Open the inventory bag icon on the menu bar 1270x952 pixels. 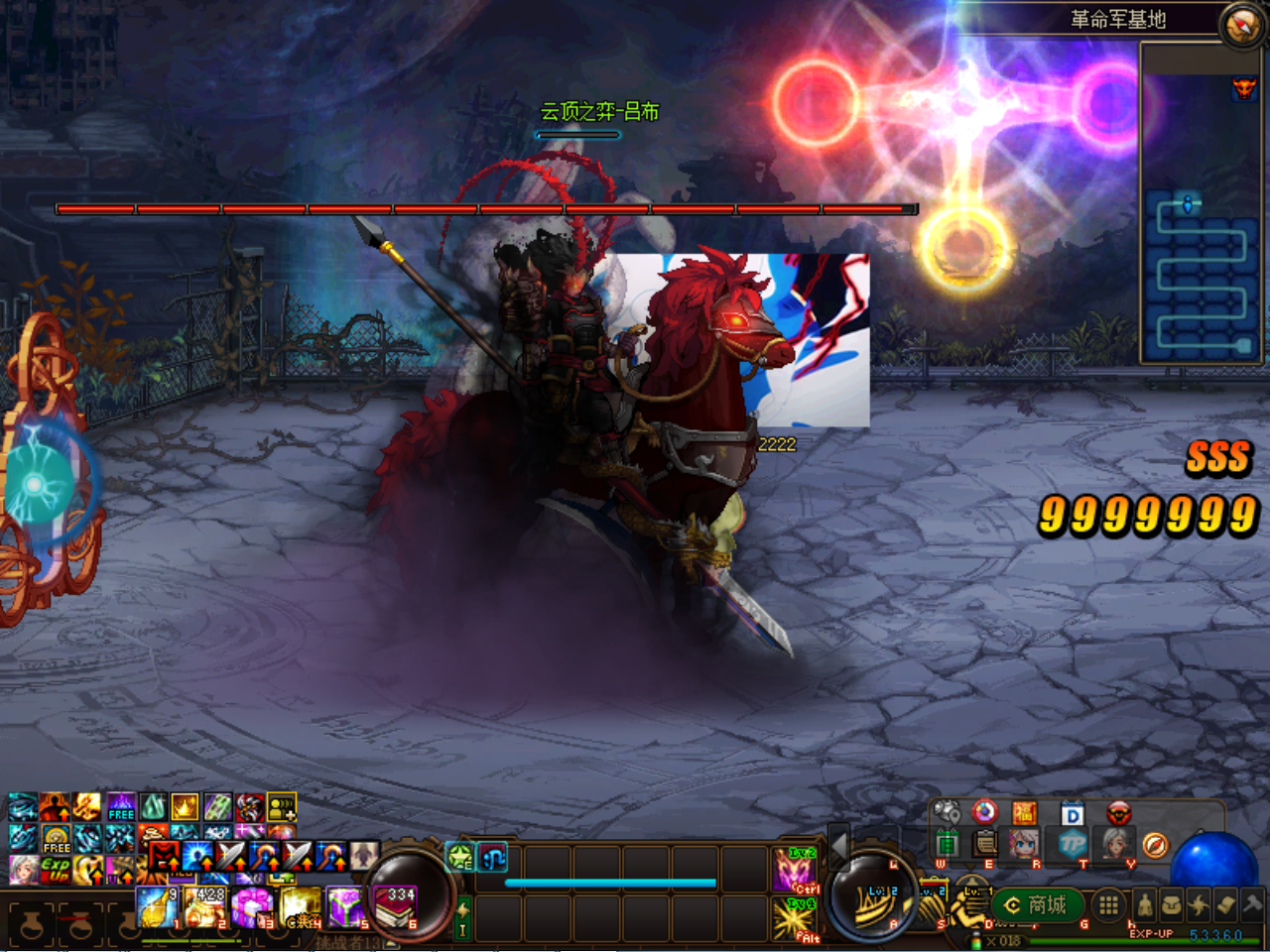tap(1173, 902)
